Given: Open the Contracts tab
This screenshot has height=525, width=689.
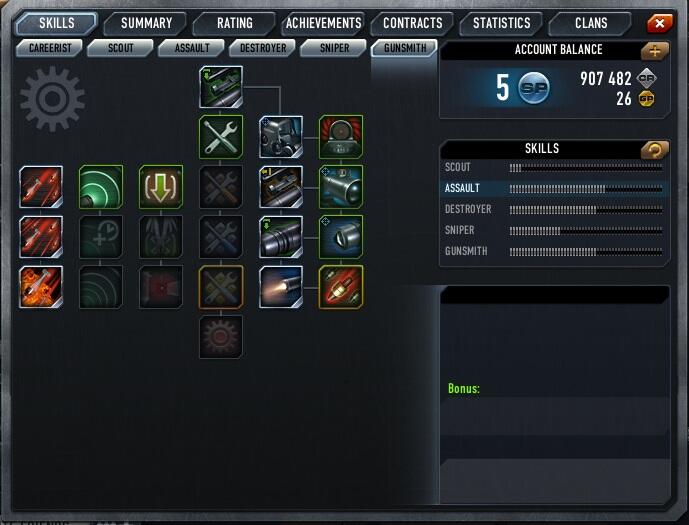Looking at the screenshot, I should (412, 23).
